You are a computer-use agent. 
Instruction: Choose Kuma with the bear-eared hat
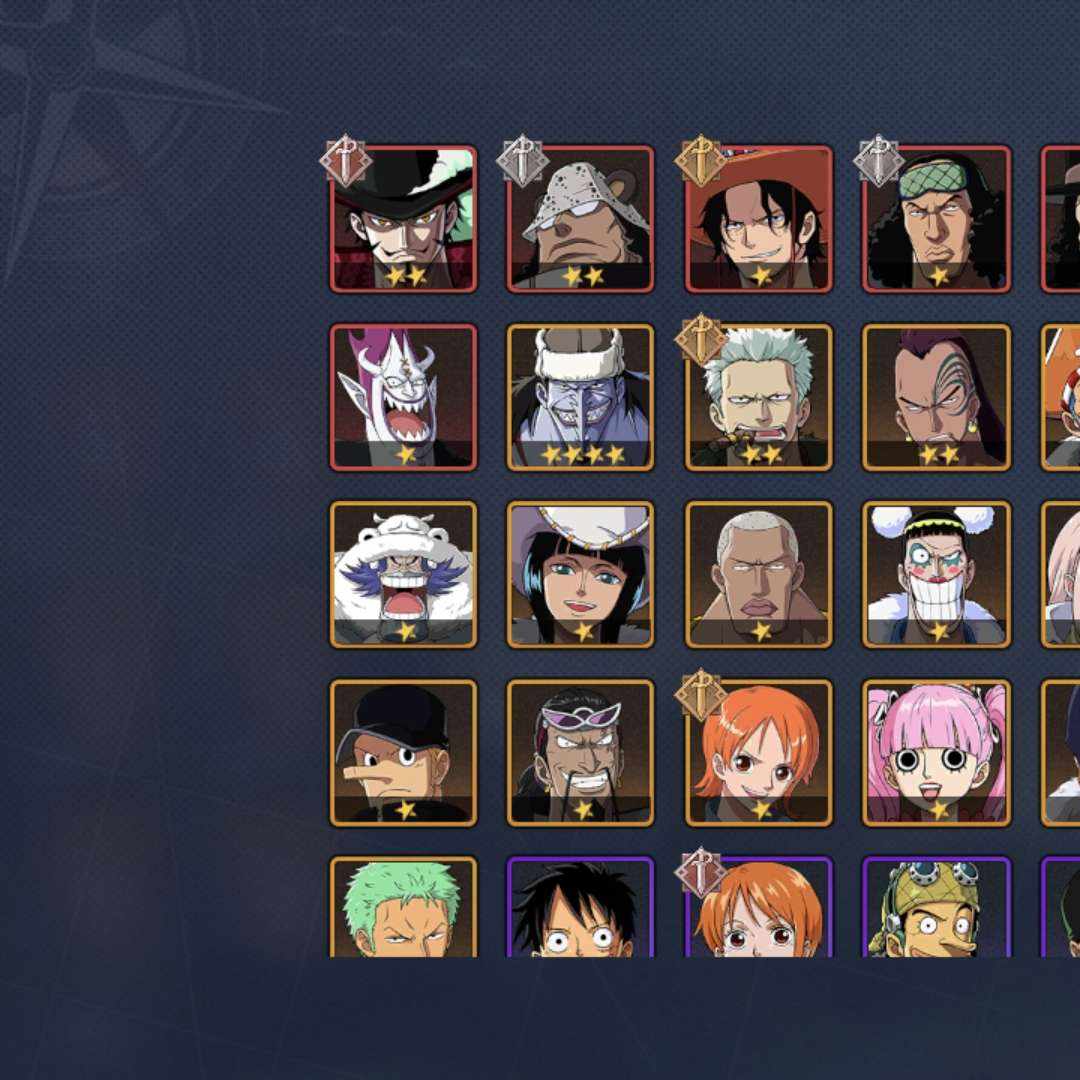tap(580, 219)
